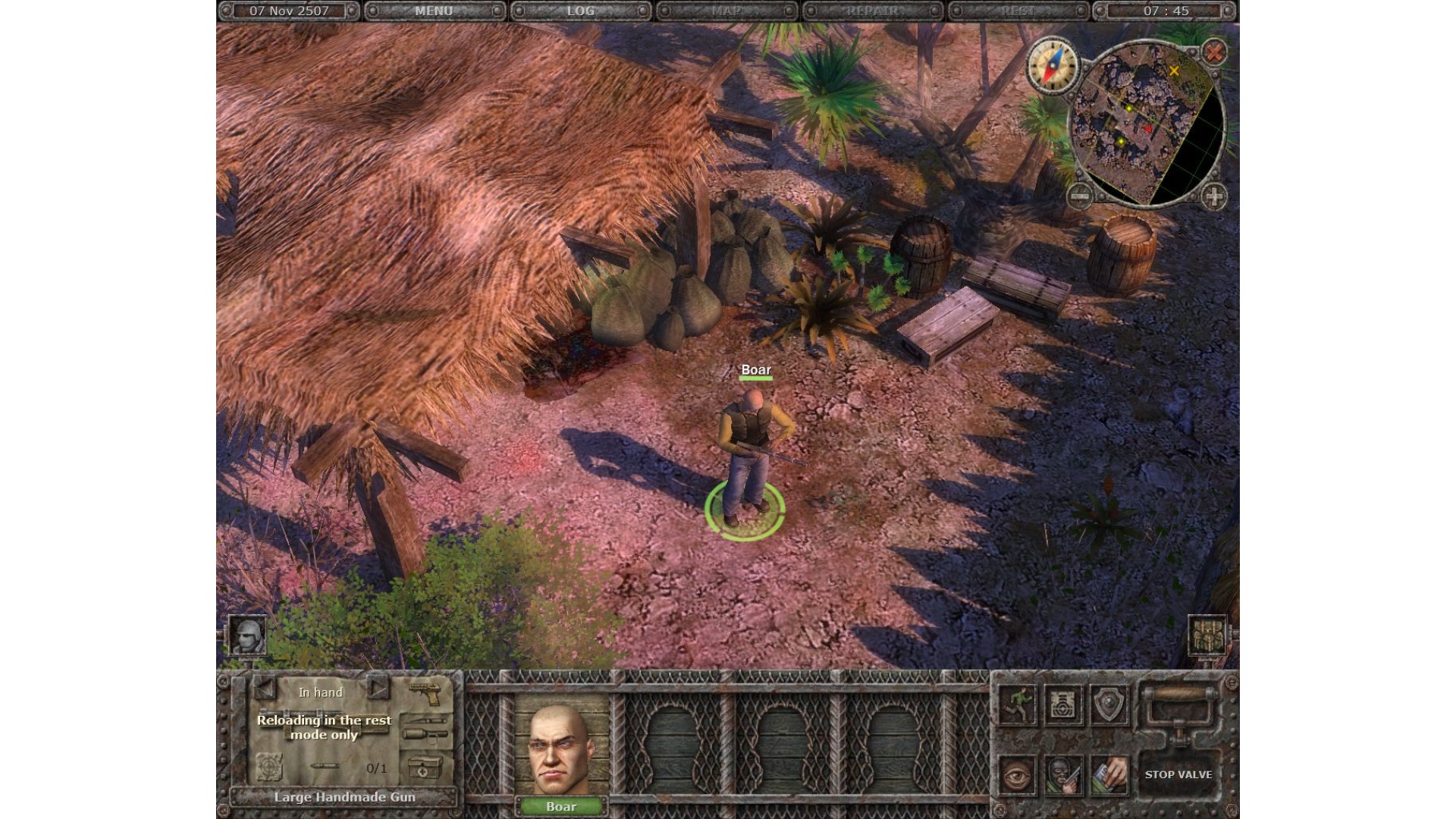The width and height of the screenshot is (1456, 819).
Task: Zoom in the minimap with plus button
Action: point(1214,196)
